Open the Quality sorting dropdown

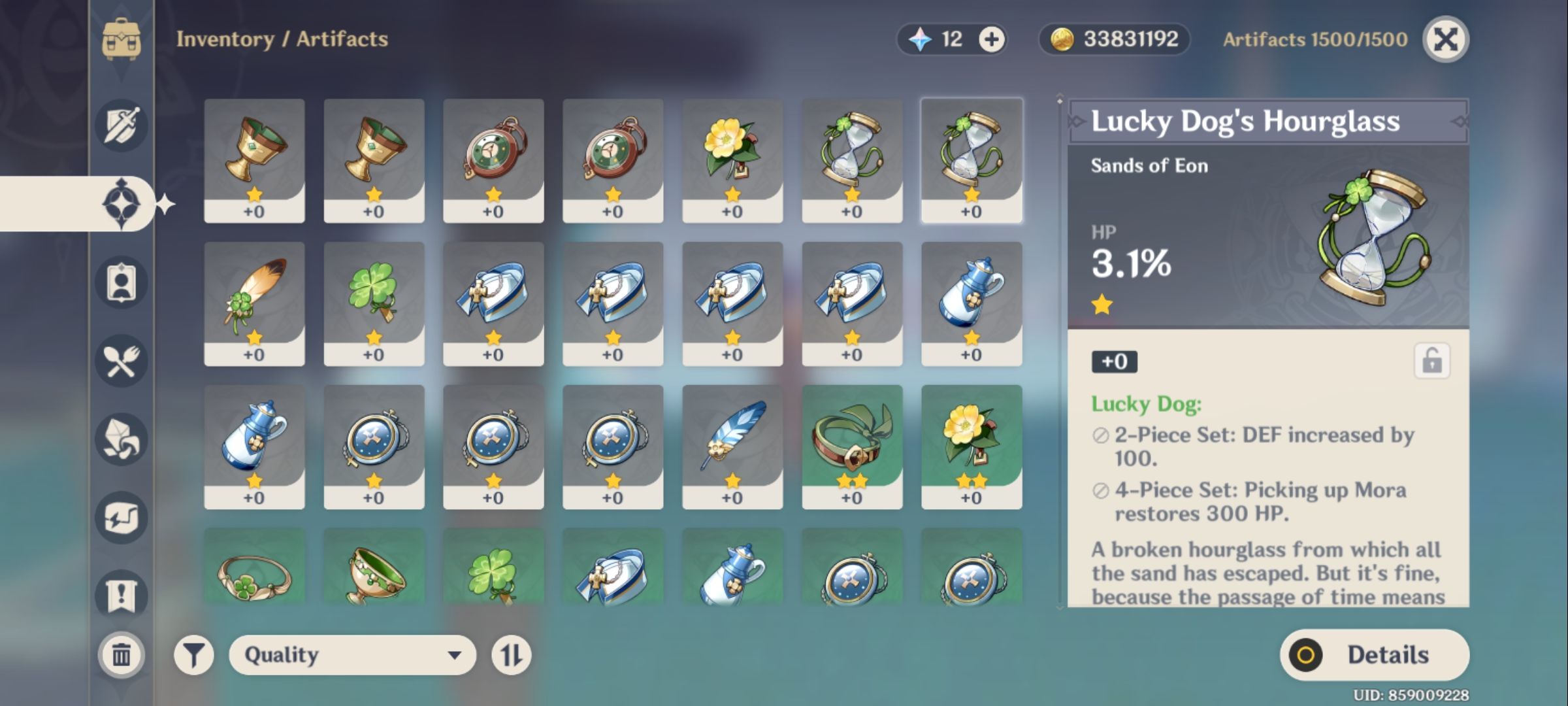coord(353,654)
